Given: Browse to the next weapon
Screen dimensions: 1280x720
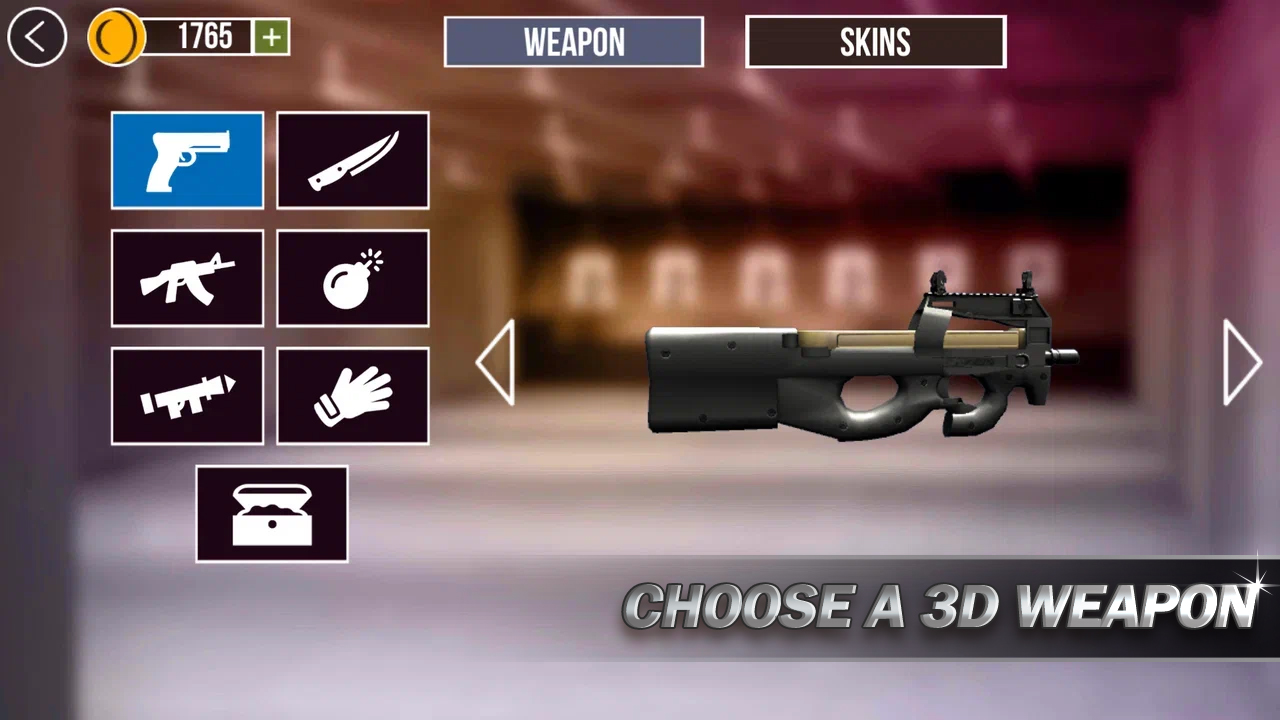Looking at the screenshot, I should (1242, 362).
